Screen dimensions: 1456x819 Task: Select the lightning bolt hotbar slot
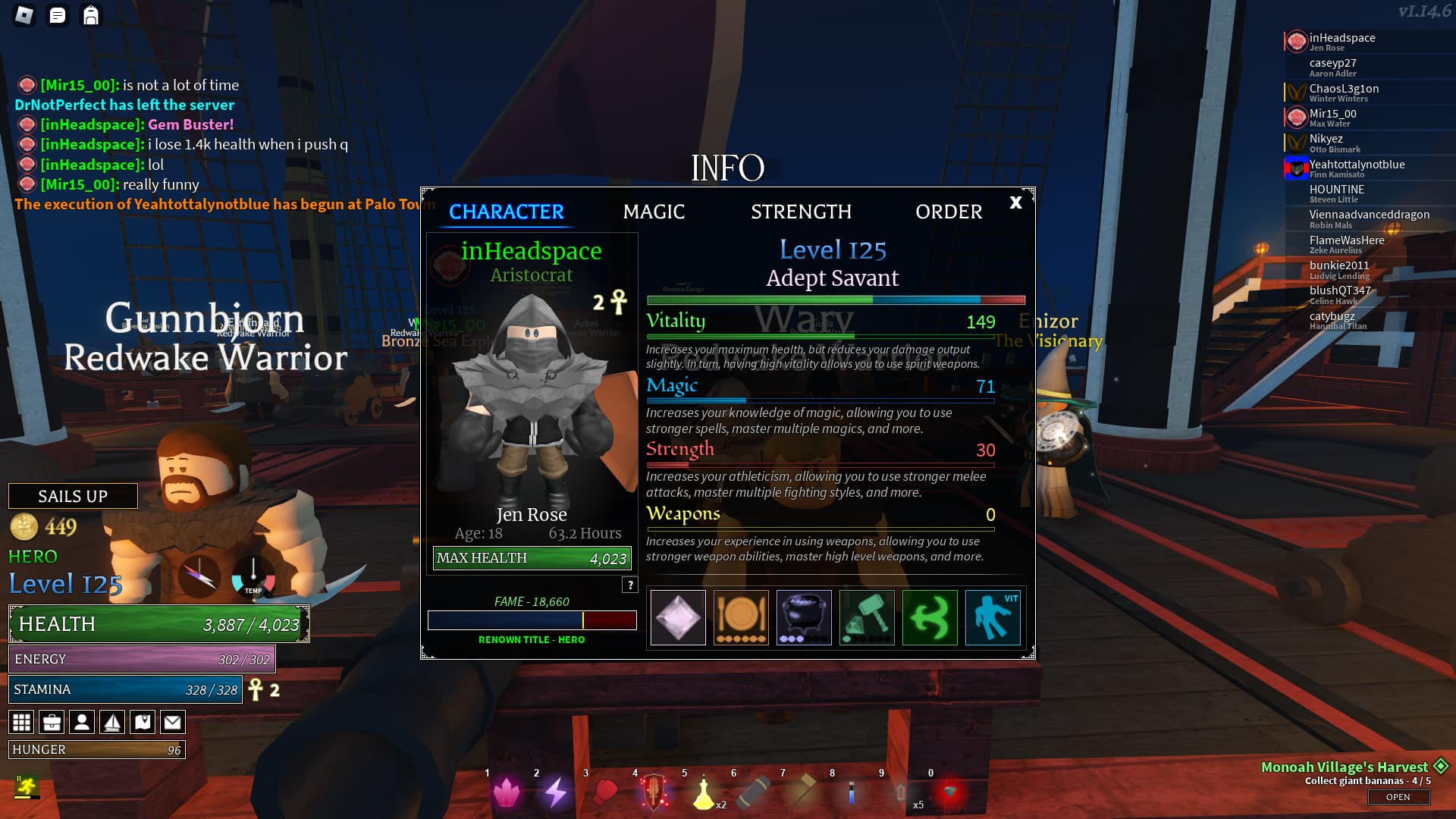(556, 792)
